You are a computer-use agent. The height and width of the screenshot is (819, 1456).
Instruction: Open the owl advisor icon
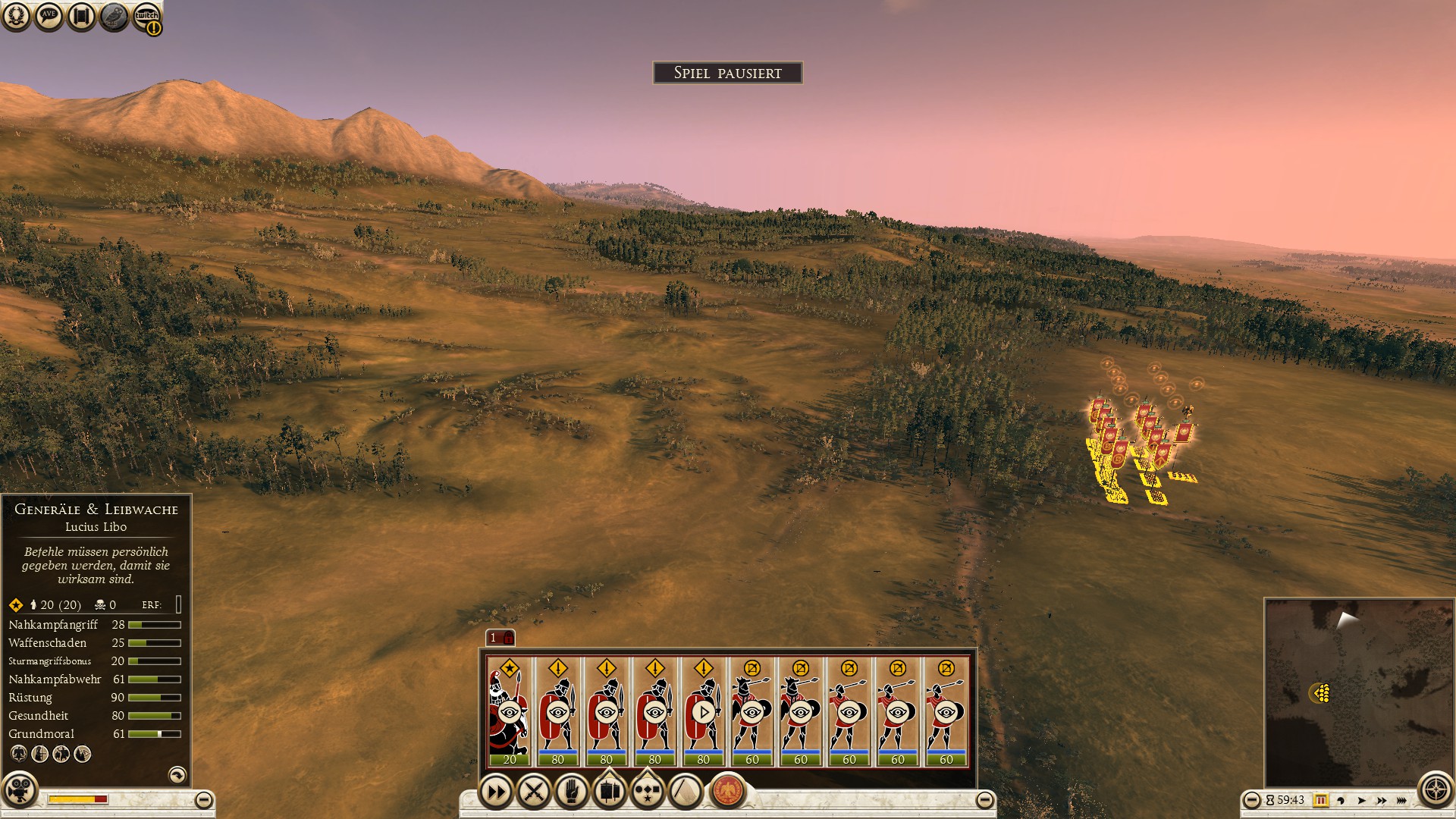114,16
